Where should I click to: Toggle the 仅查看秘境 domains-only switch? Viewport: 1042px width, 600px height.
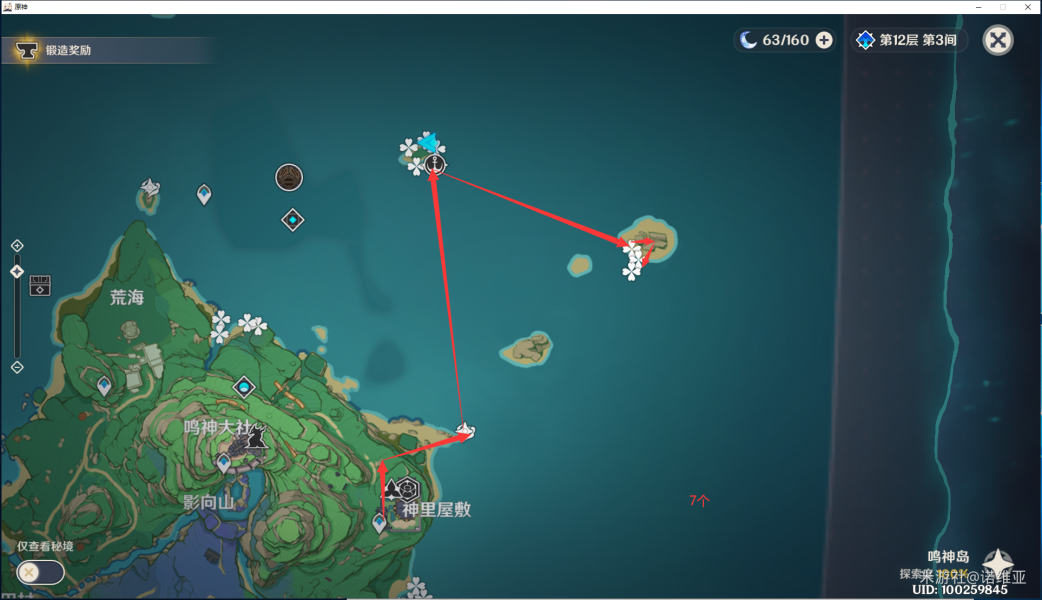point(40,572)
